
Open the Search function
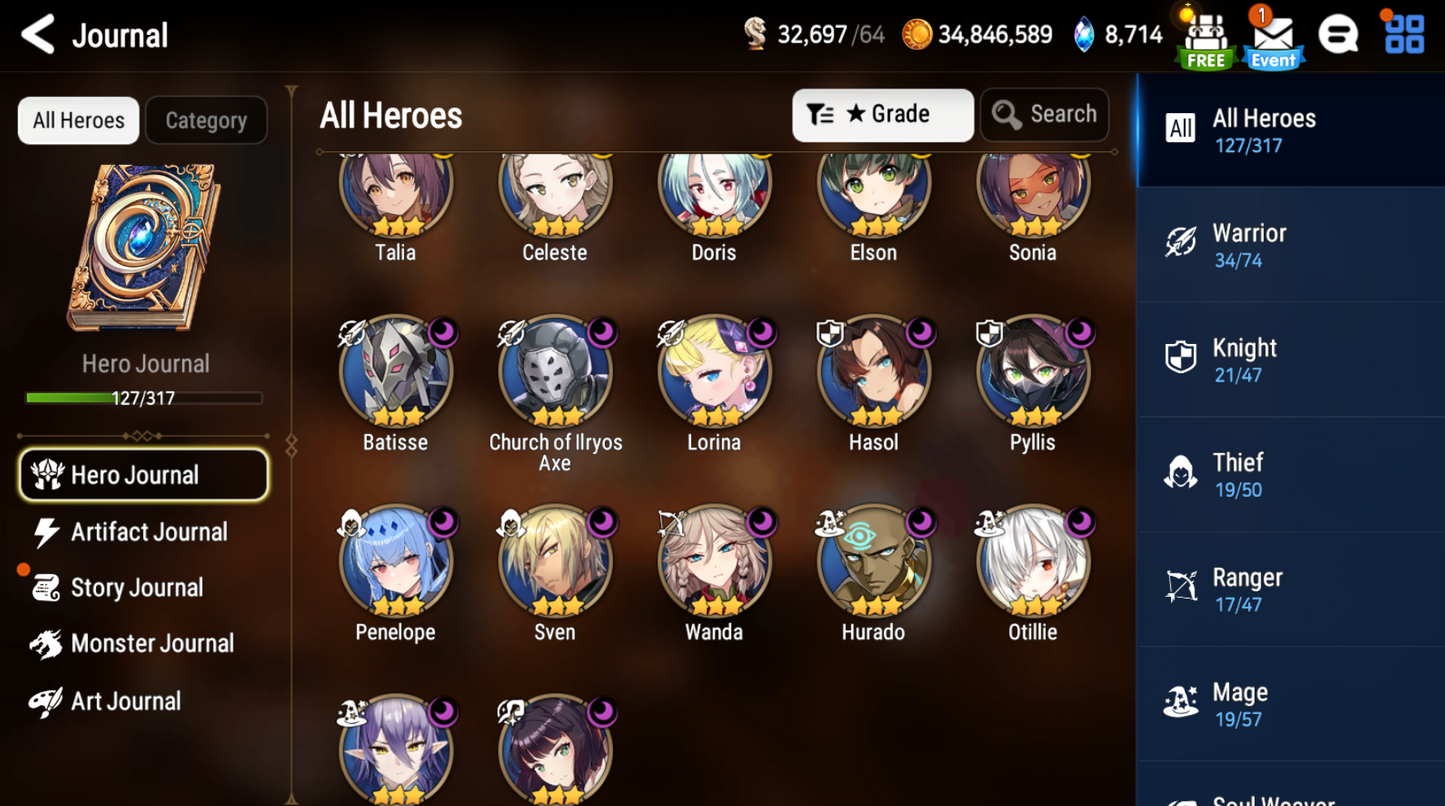pos(1044,114)
